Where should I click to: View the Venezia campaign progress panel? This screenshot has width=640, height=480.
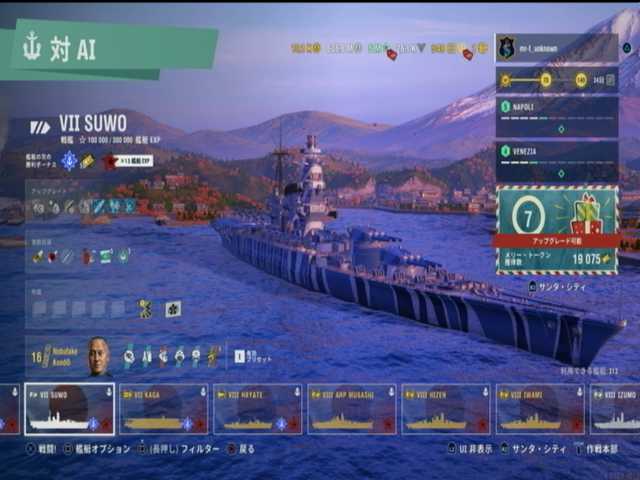click(x=556, y=160)
